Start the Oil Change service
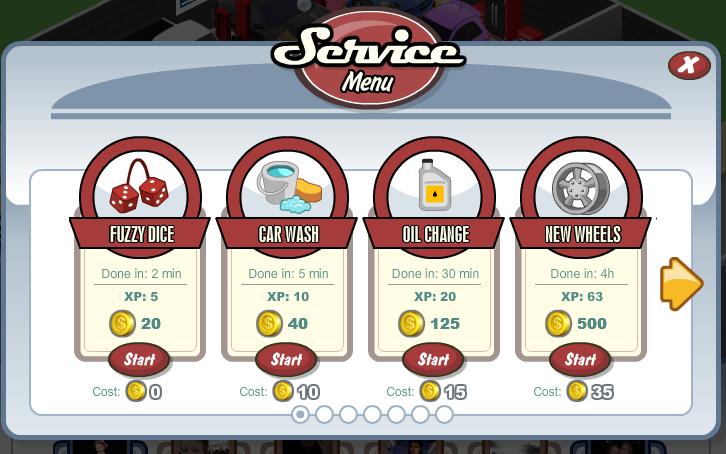This screenshot has height=454, width=726. click(433, 359)
